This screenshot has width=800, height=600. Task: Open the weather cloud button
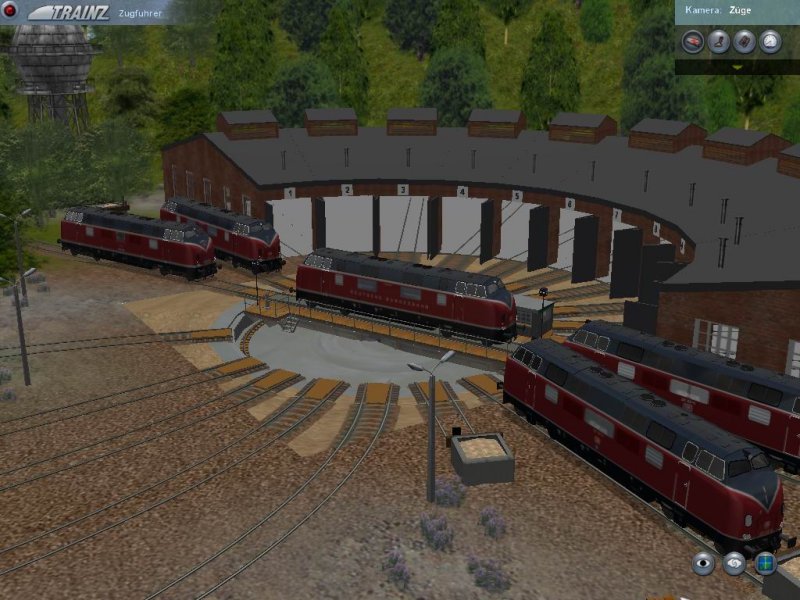pyautogui.click(x=735, y=563)
